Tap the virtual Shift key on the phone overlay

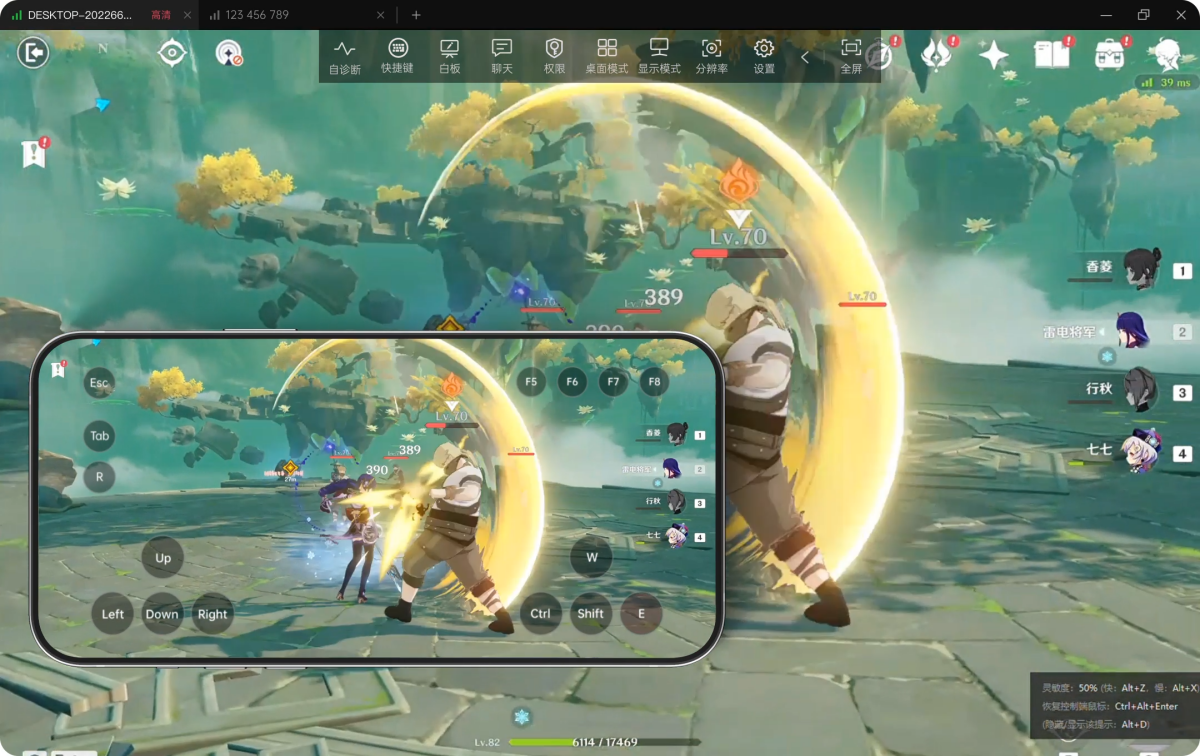pos(590,613)
